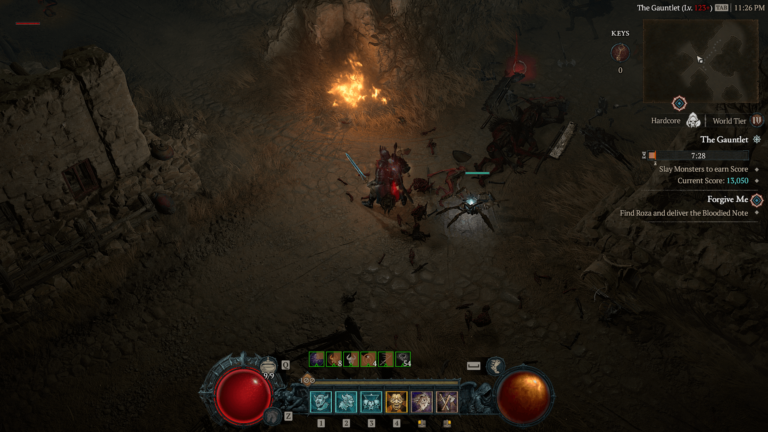Click the round icon beside the Z key
This screenshot has width=768, height=432.
point(272,415)
